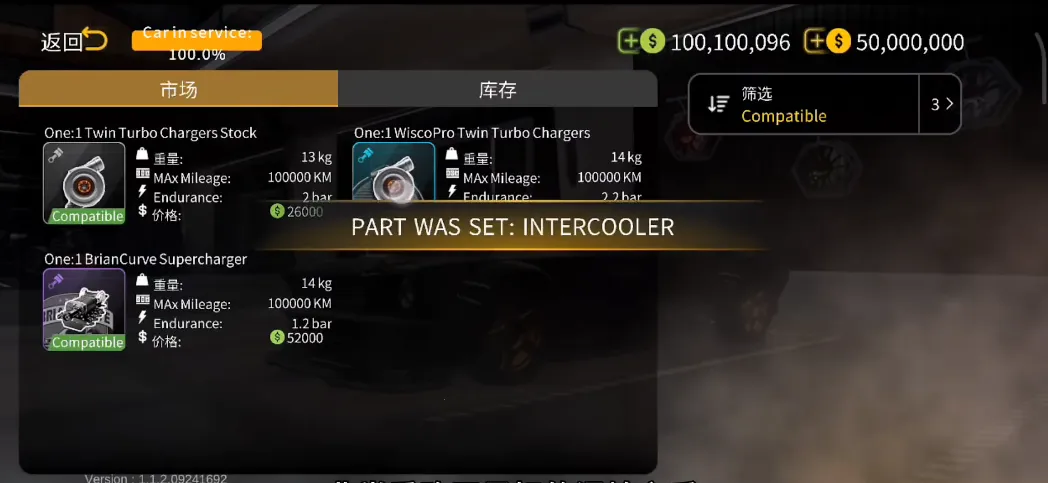Open the 库存 inventory tab
Screen dimensions: 1048x483
pyautogui.click(x=497, y=89)
